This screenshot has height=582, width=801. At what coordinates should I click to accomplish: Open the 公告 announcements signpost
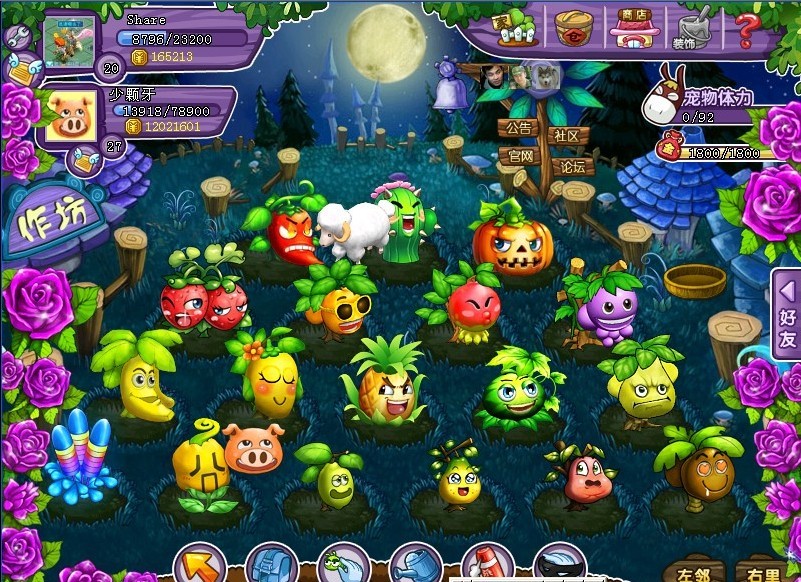pos(518,129)
